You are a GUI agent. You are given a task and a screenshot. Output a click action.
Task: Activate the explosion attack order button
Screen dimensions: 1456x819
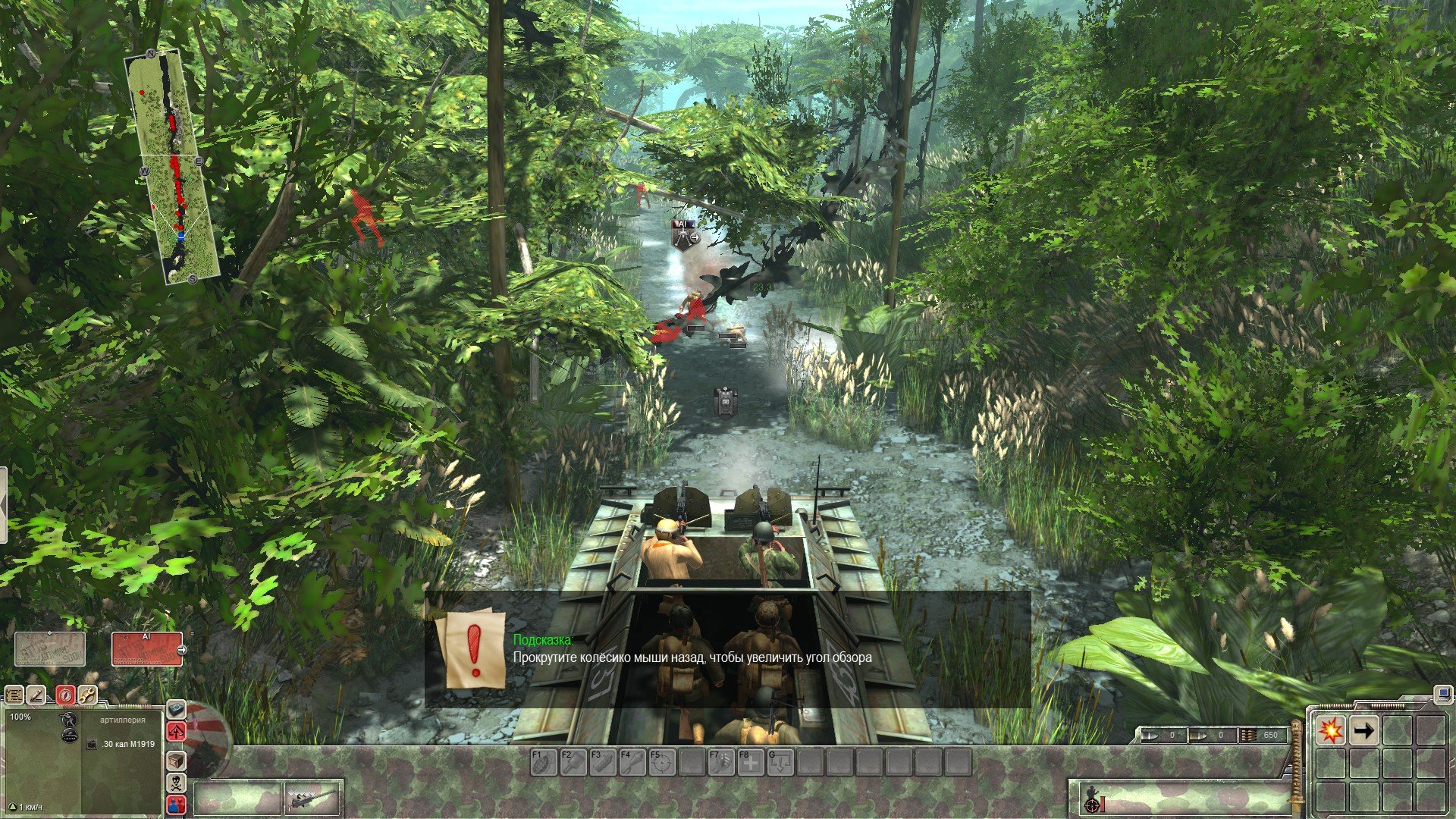click(x=1330, y=730)
